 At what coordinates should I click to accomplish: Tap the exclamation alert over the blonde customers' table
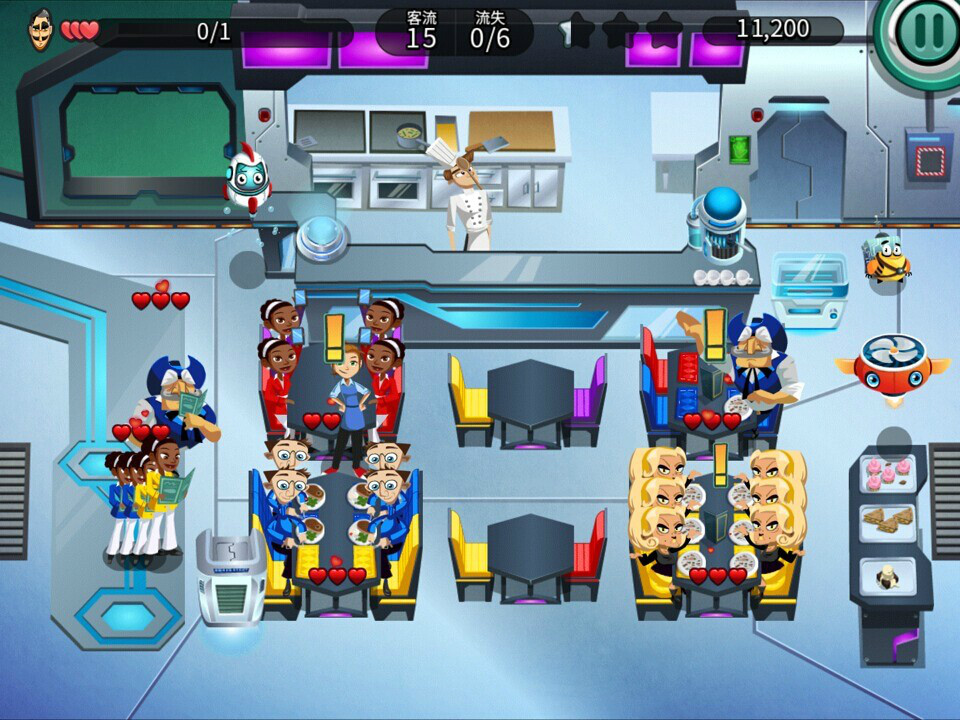tap(719, 465)
